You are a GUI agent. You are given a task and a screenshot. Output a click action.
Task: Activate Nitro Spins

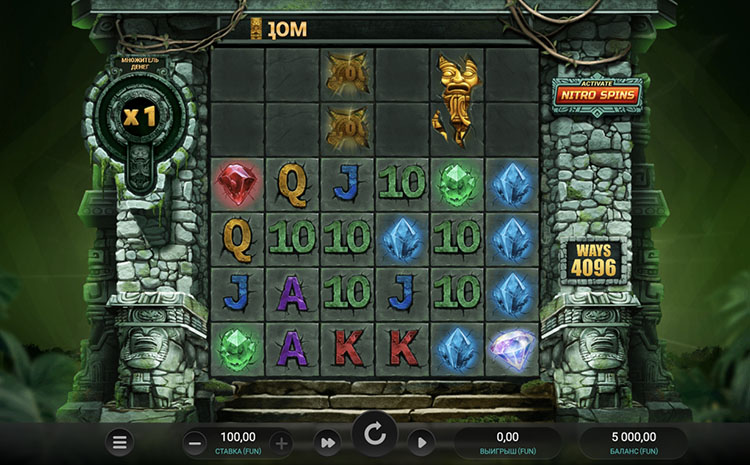coord(599,94)
